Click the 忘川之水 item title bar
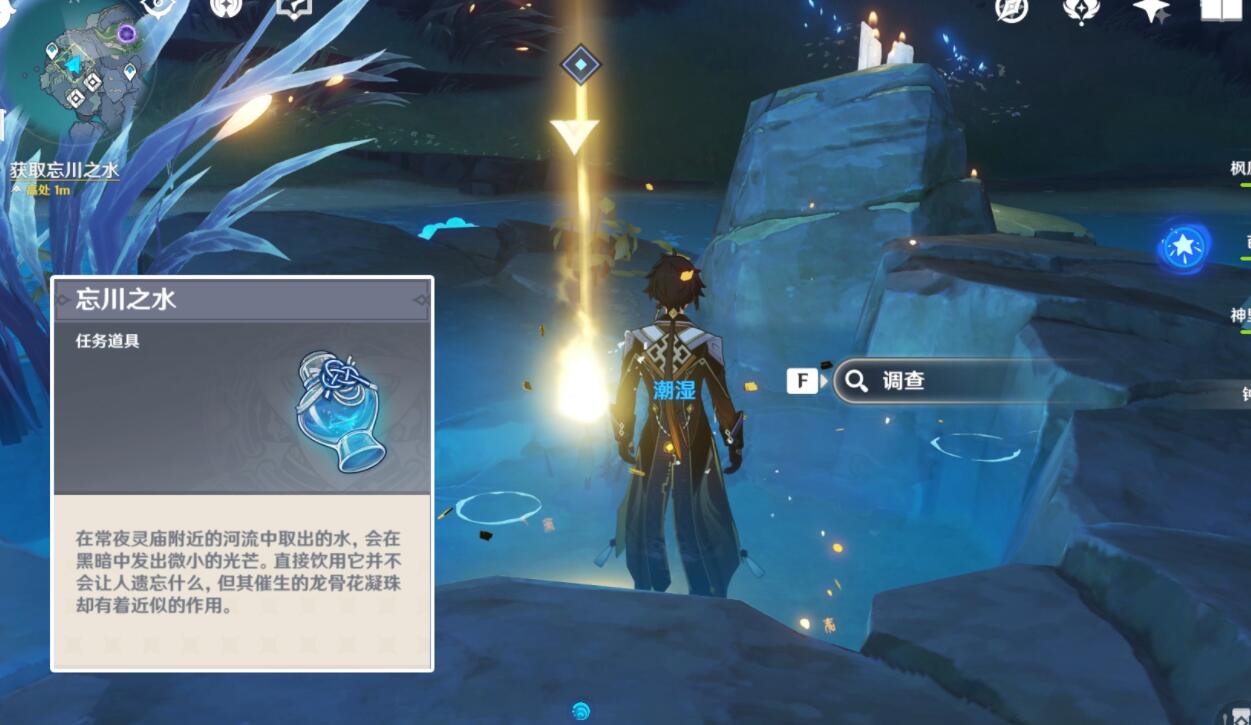Image resolution: width=1251 pixels, height=725 pixels. click(242, 299)
